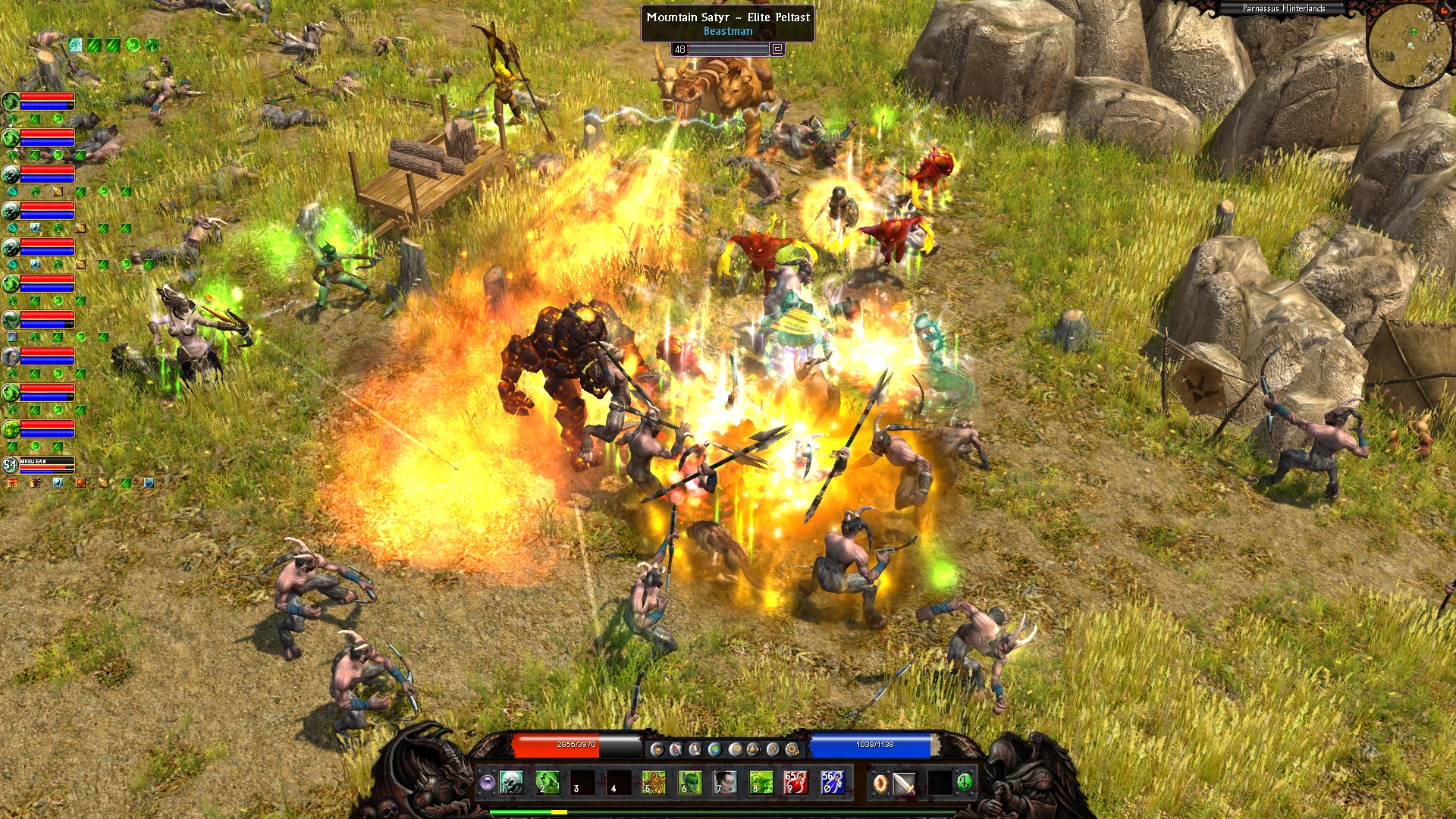1456x819 pixels.
Task: Select the pale-faced woman skill slot
Action: (x=725, y=782)
